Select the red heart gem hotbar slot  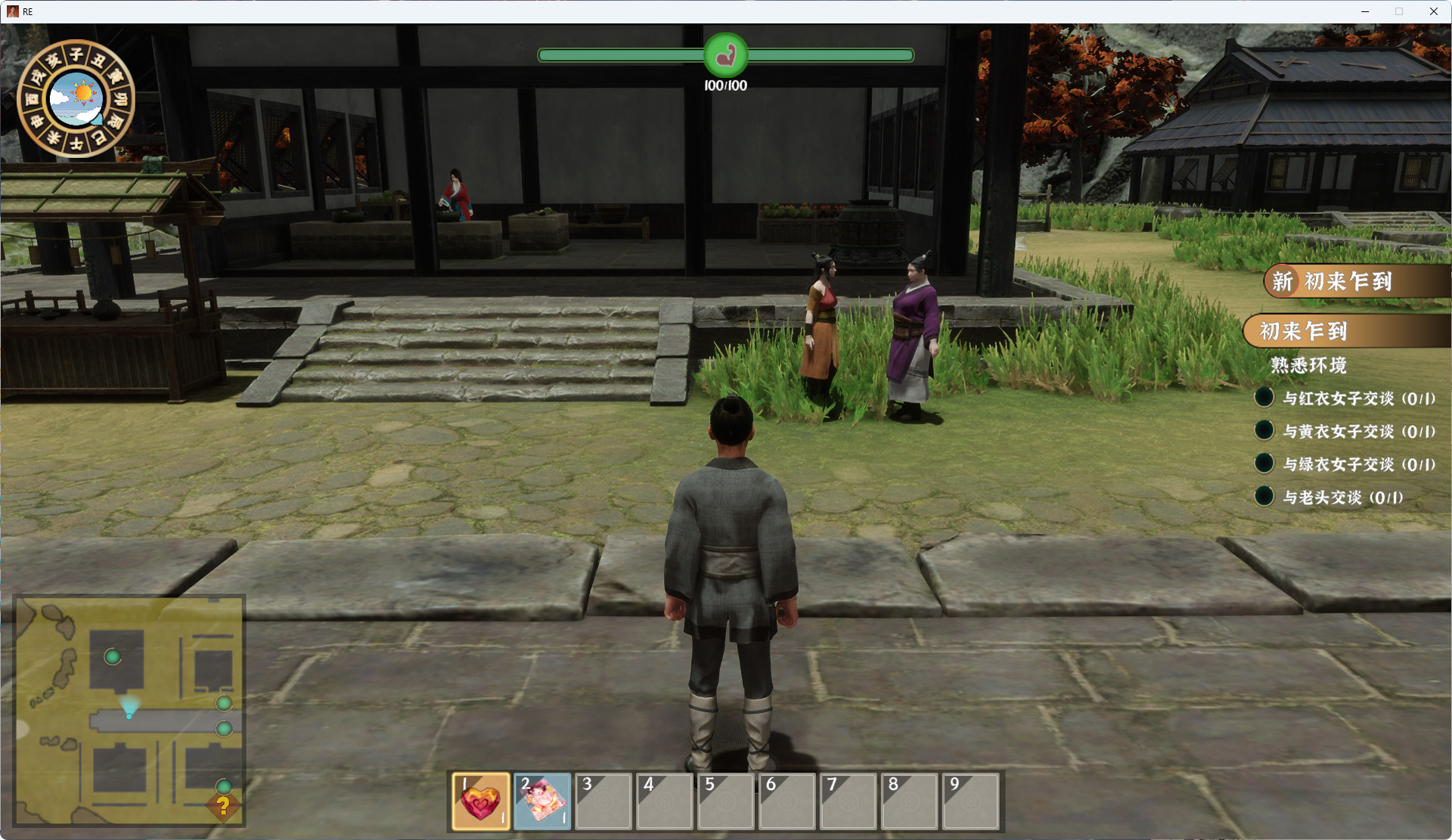pos(481,801)
